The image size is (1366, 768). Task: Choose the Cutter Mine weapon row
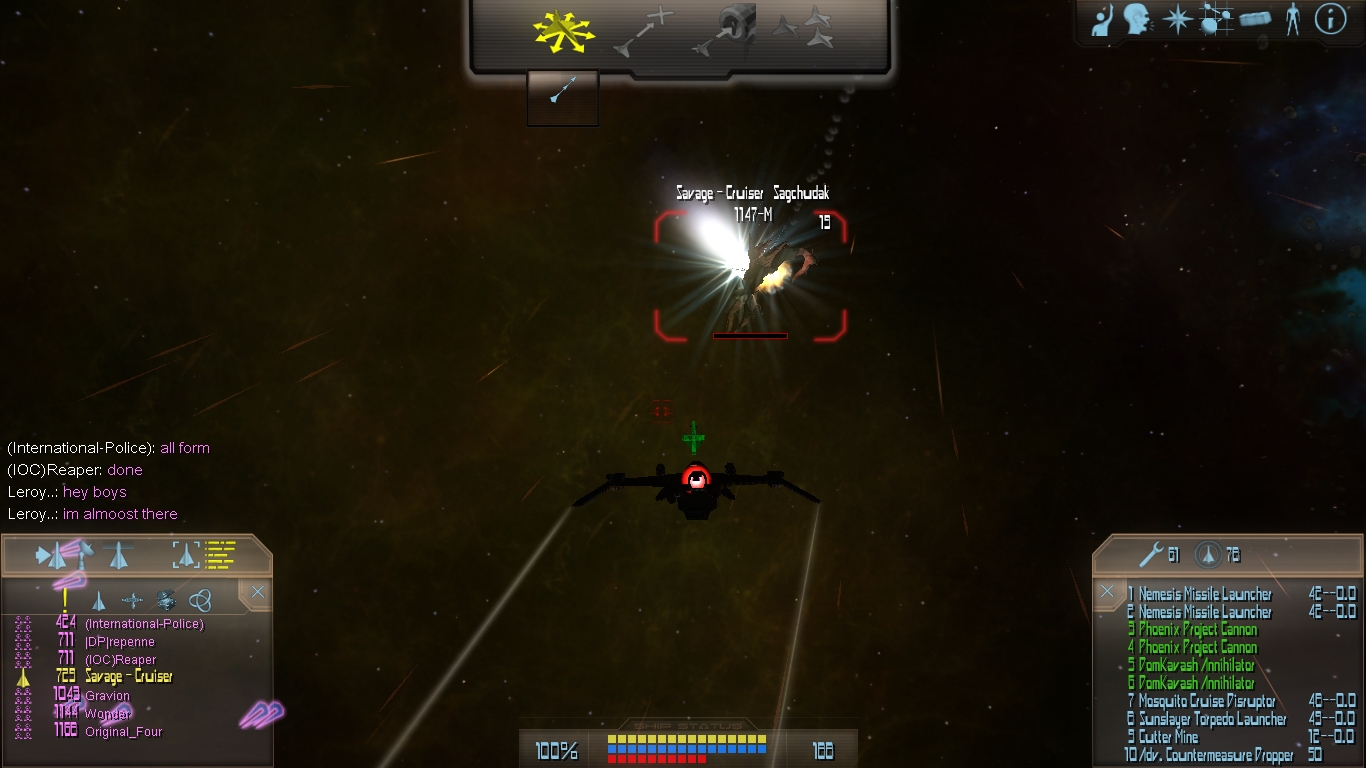point(1168,737)
